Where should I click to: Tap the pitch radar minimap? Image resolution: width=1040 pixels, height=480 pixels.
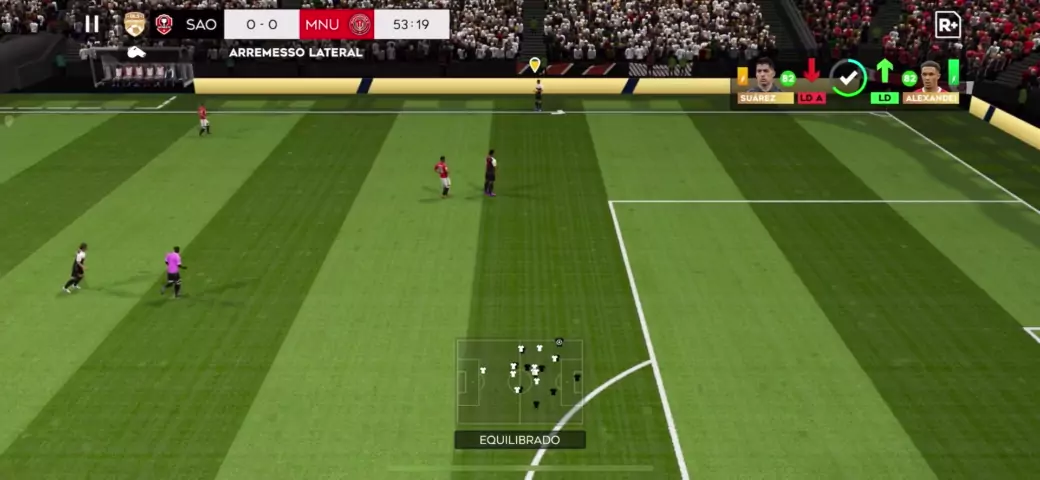519,381
